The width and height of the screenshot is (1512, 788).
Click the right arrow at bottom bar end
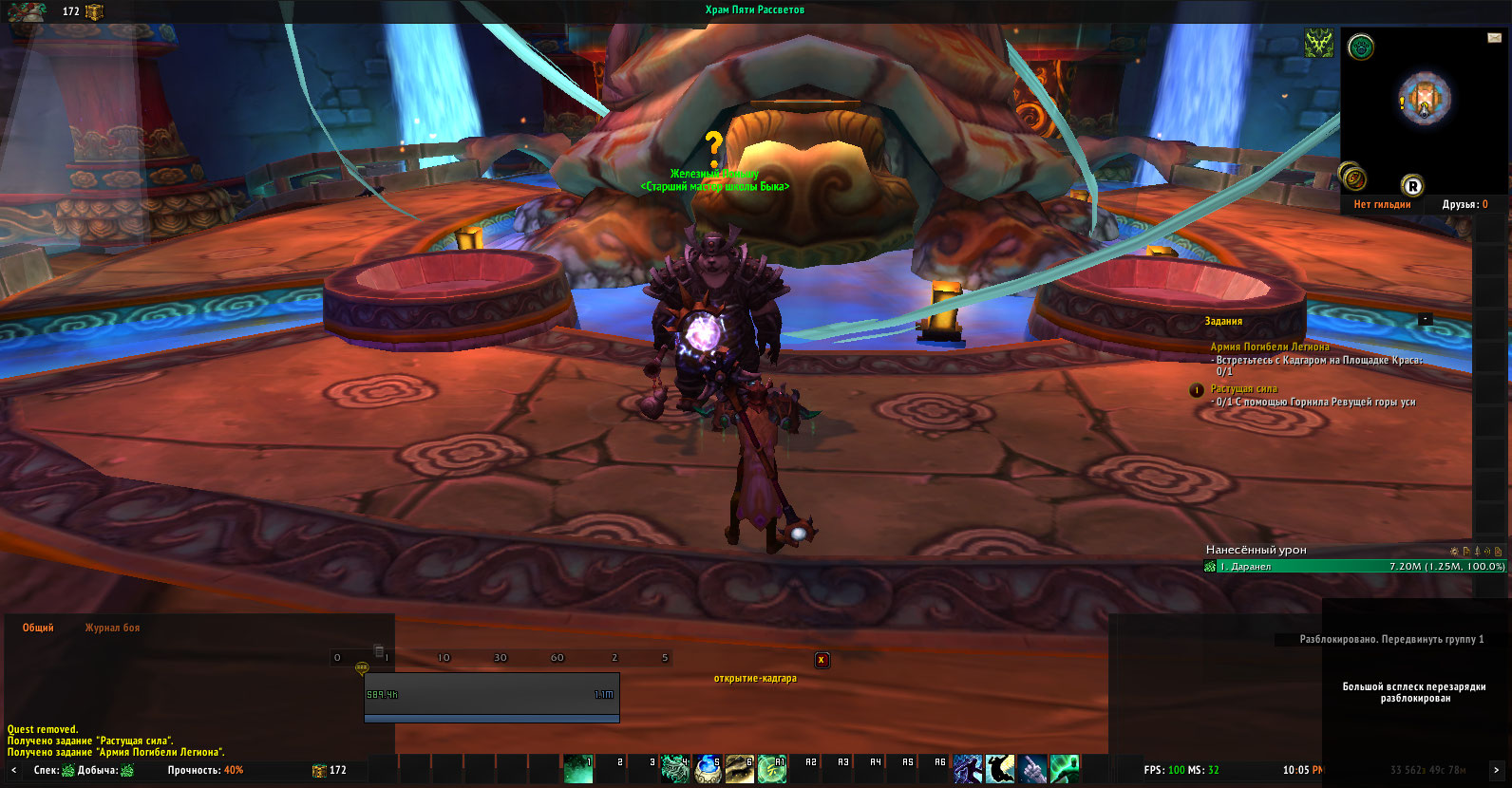pos(1496,770)
